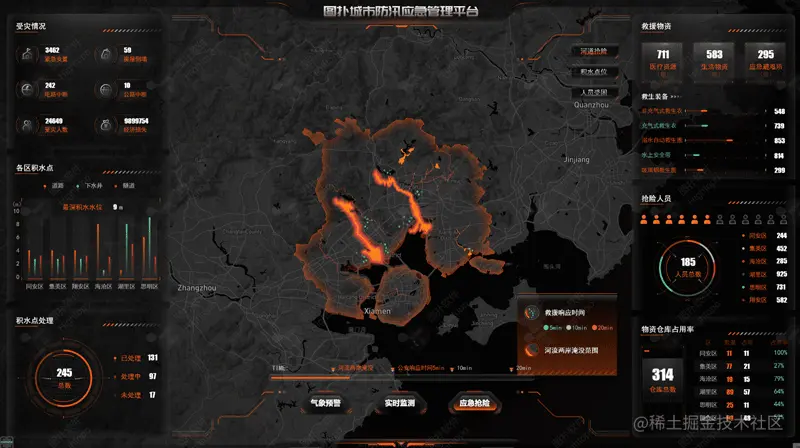Open the 生活物资 supply card
The image size is (800, 448).
(x=714, y=58)
